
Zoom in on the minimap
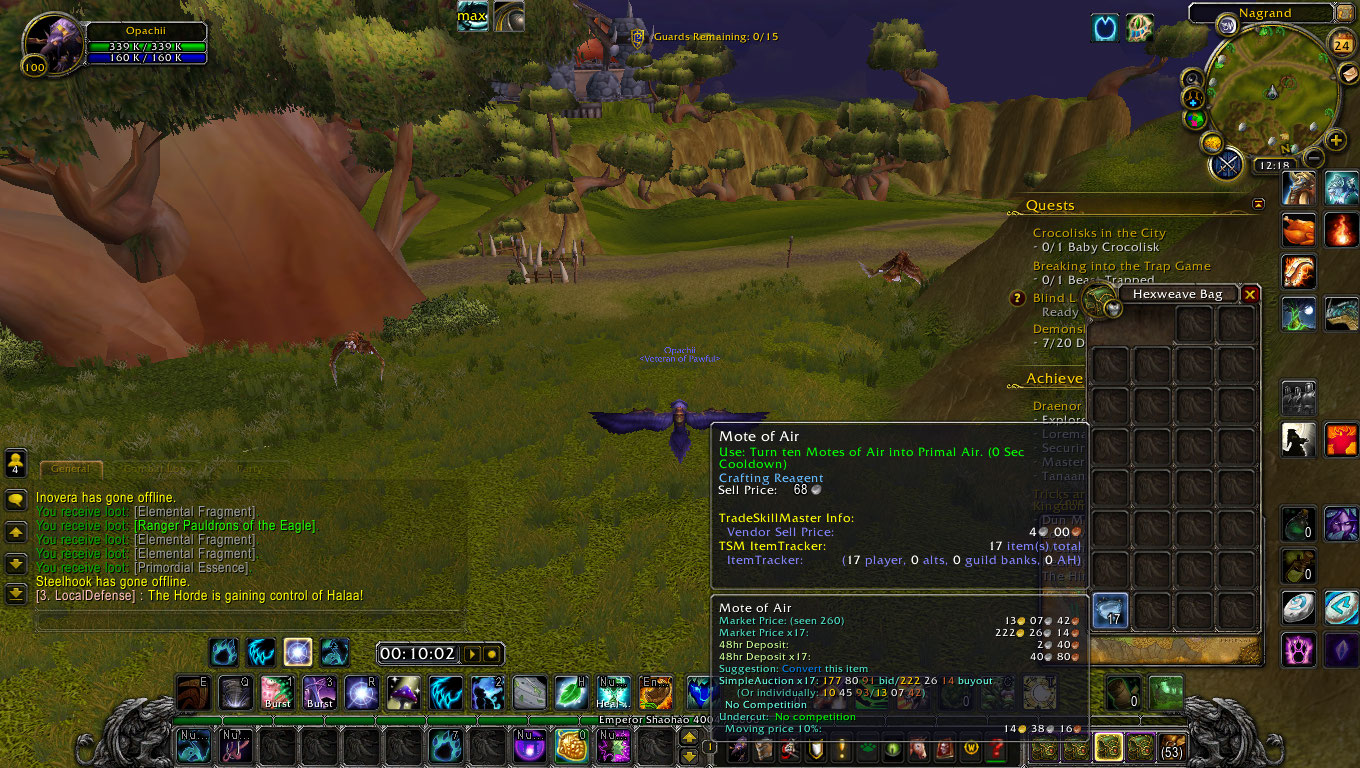(x=1336, y=140)
